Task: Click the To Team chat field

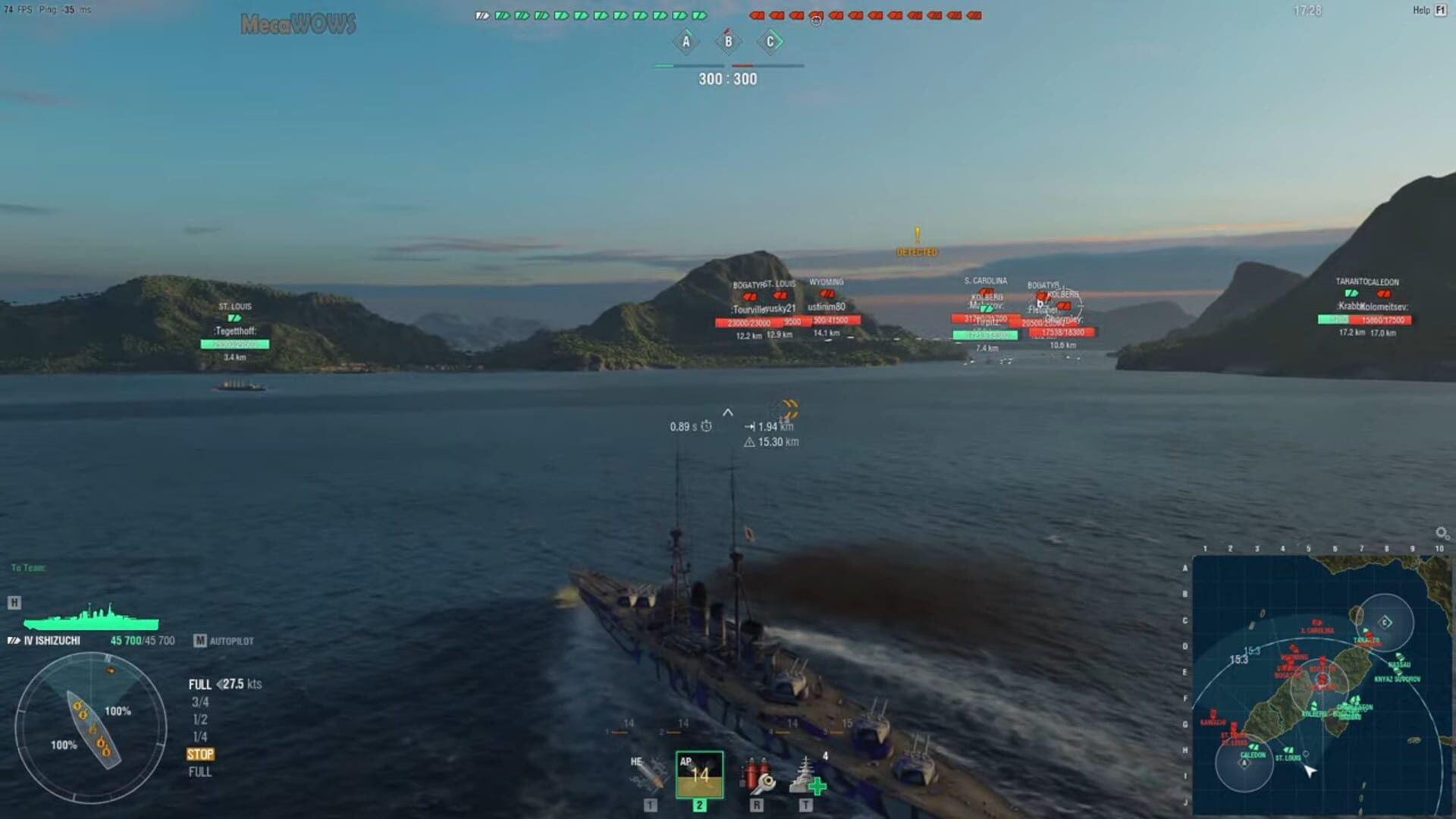Action: [x=30, y=565]
